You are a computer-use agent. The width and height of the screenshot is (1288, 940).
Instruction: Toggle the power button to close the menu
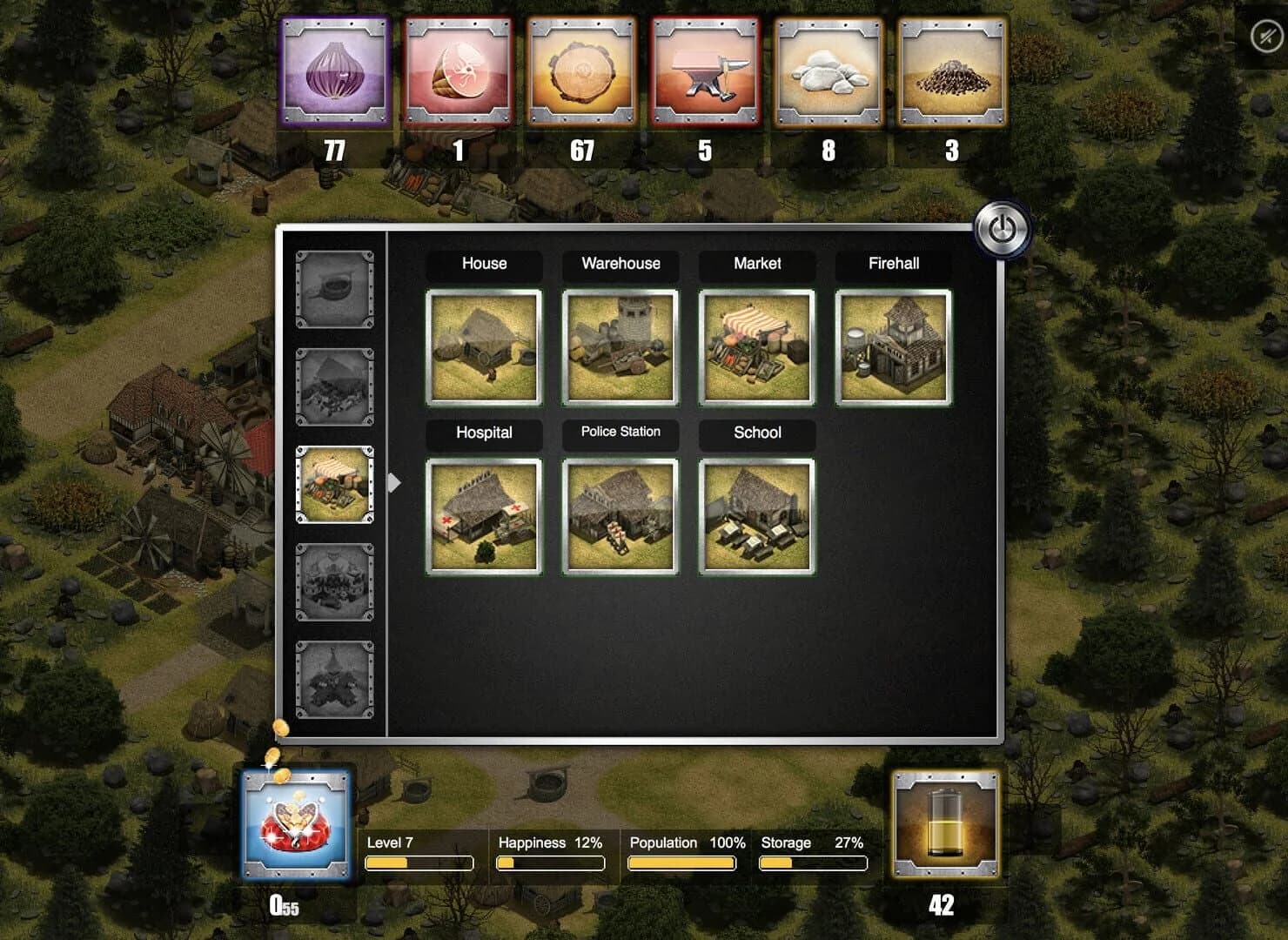[x=1001, y=229]
